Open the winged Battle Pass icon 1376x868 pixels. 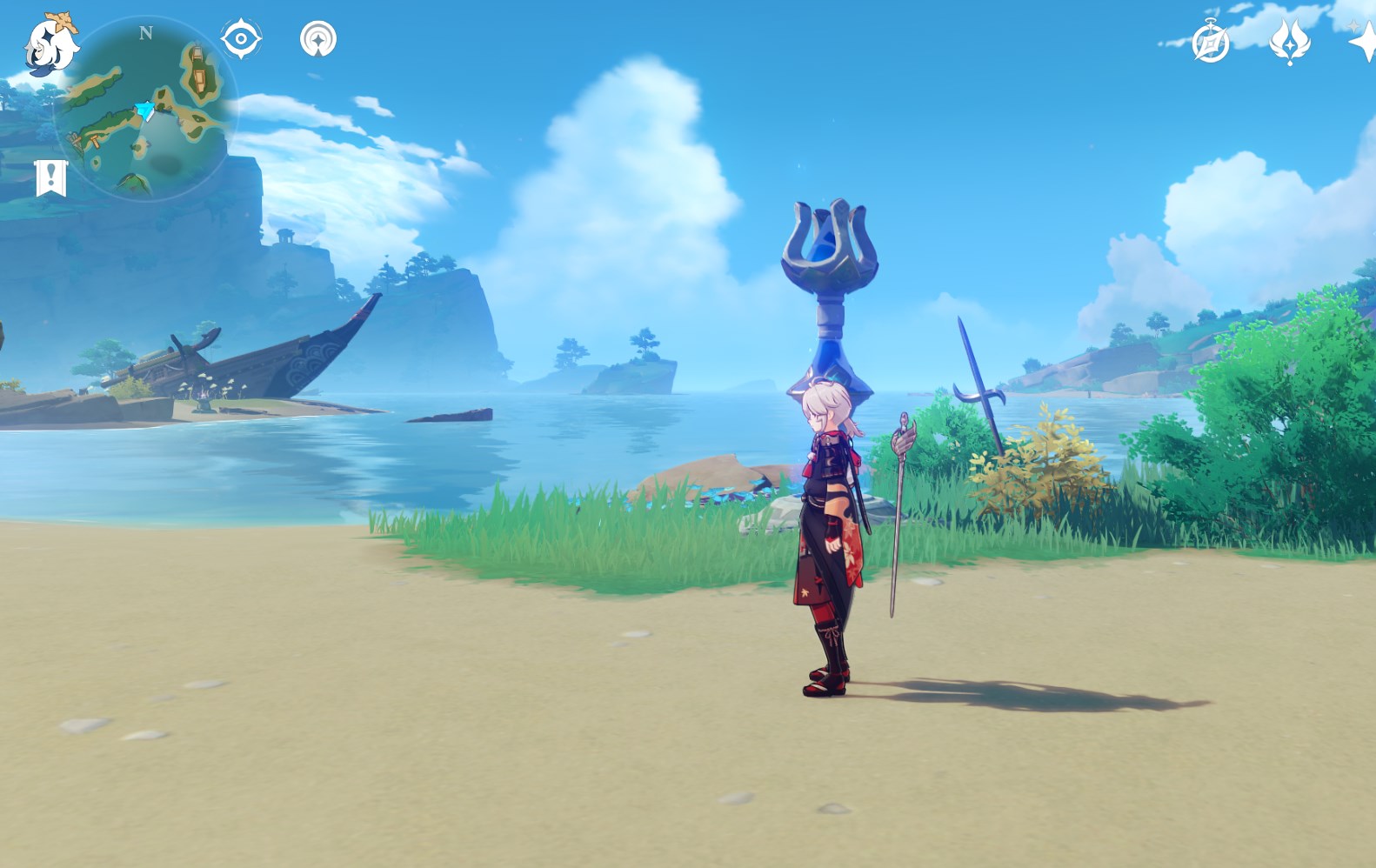[1289, 41]
